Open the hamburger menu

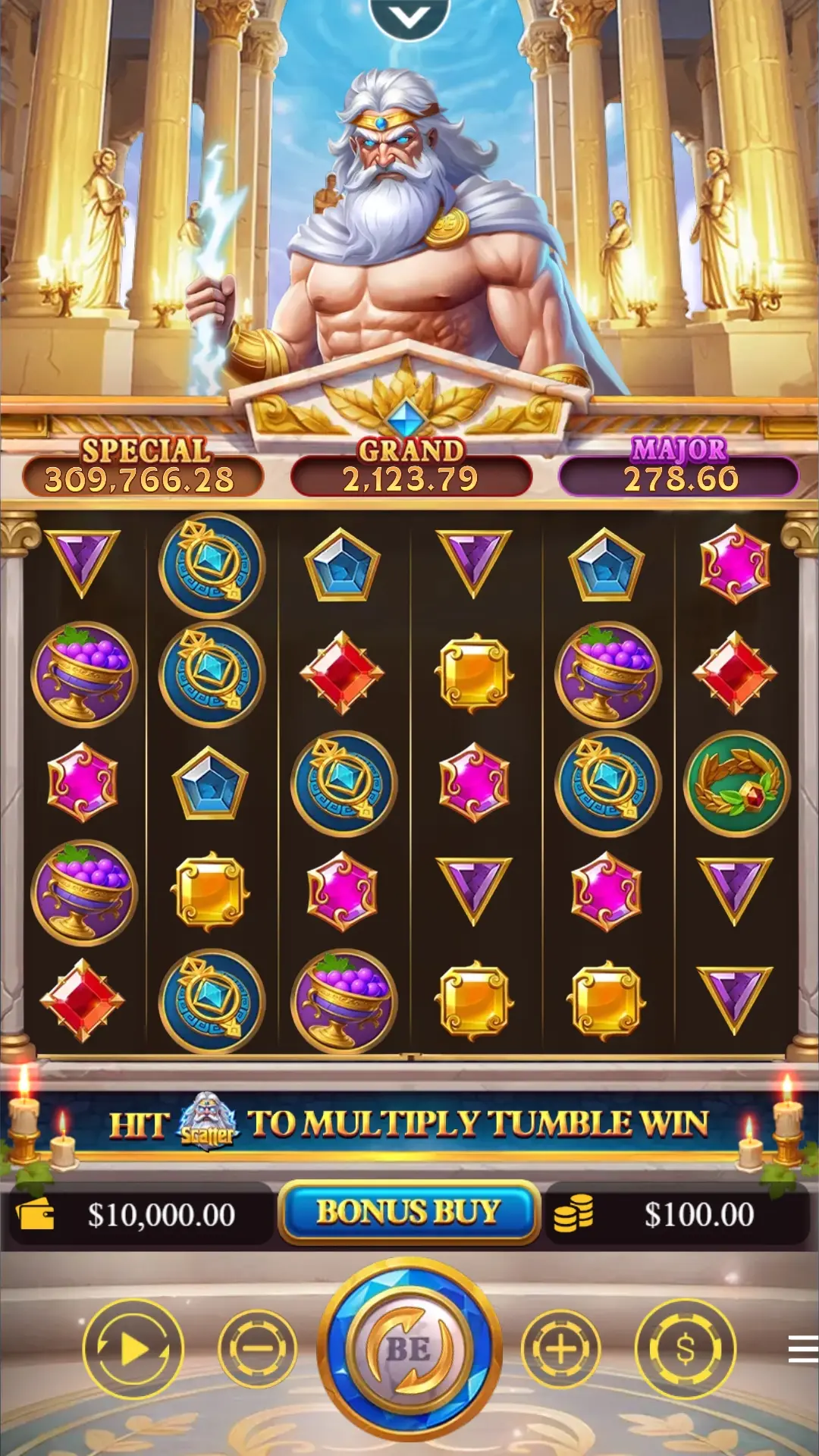(x=802, y=1349)
